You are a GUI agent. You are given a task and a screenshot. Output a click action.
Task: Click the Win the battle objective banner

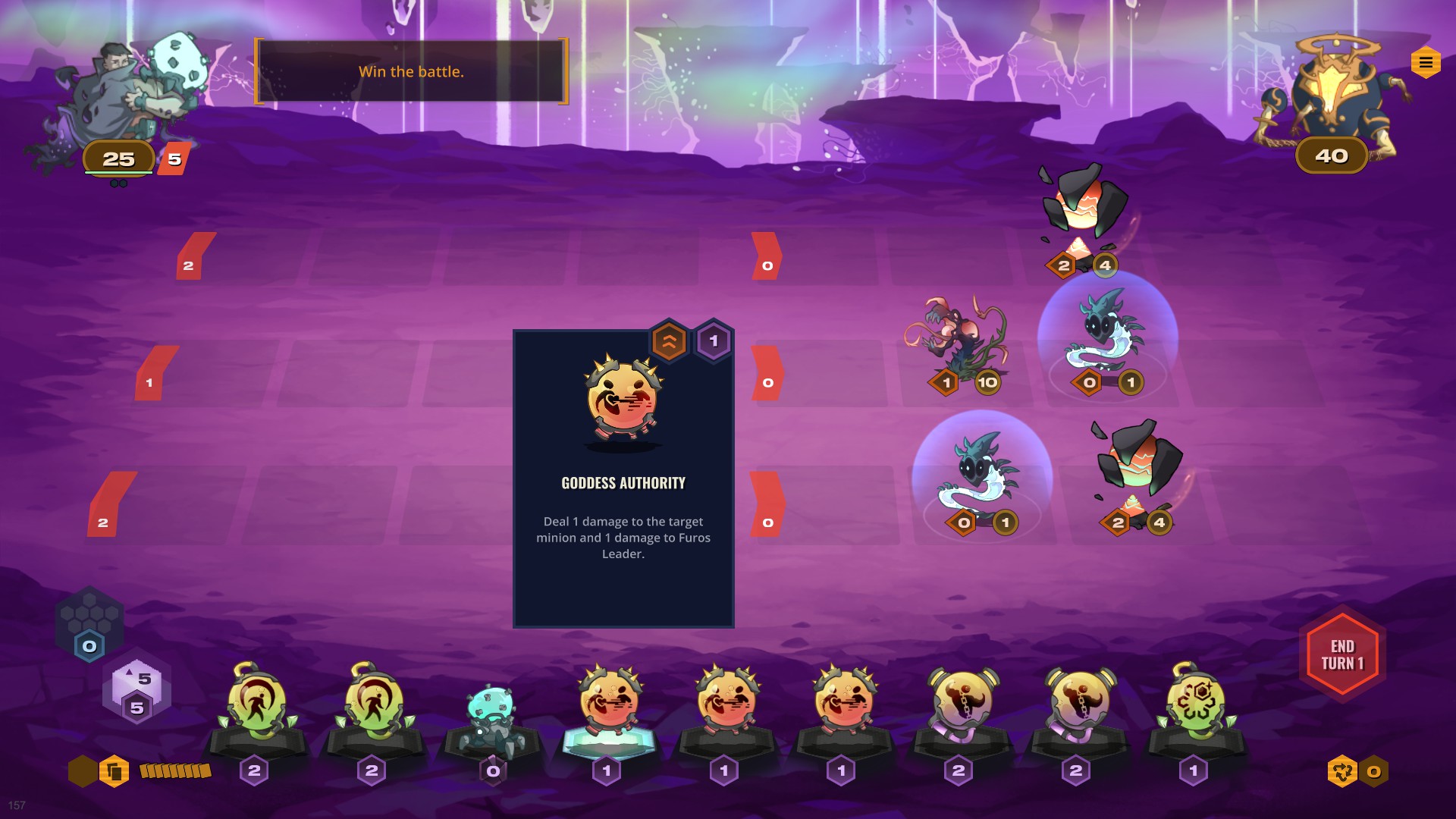point(411,72)
